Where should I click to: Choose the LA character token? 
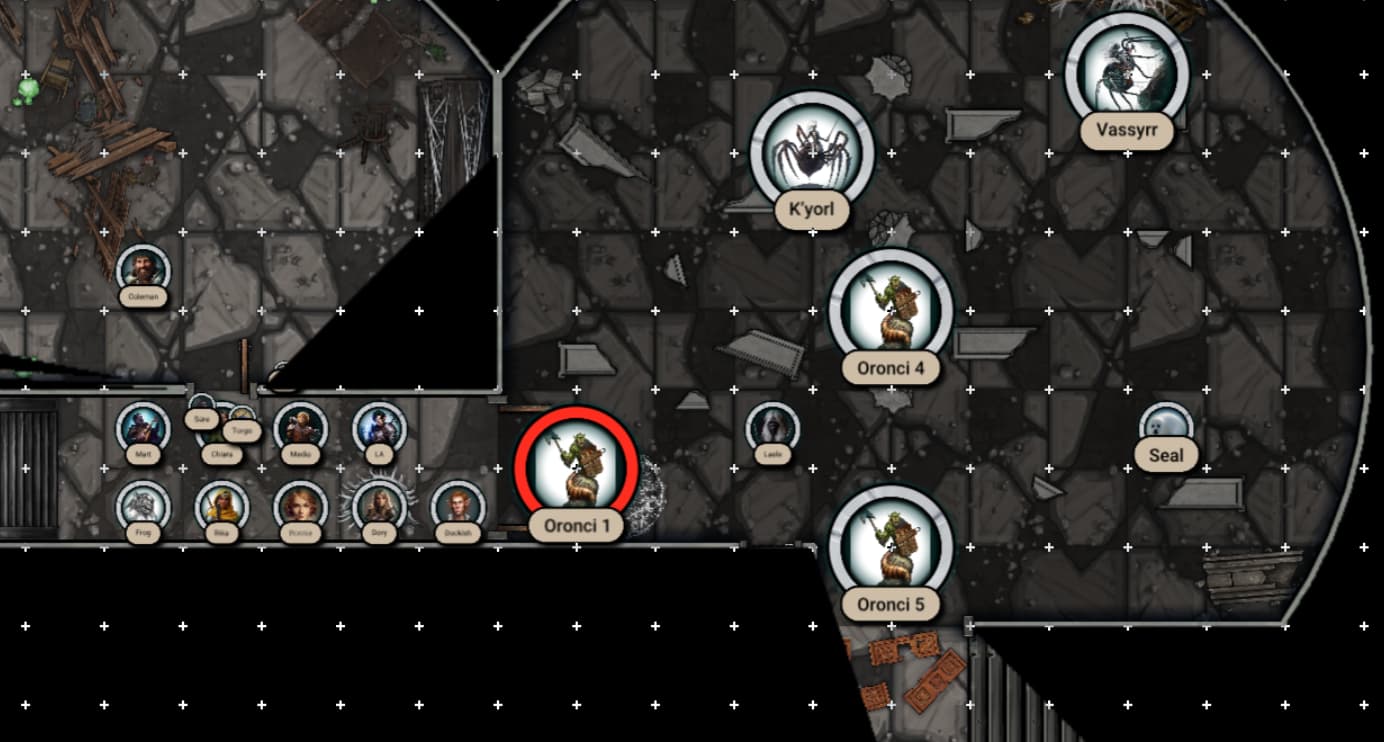(379, 427)
